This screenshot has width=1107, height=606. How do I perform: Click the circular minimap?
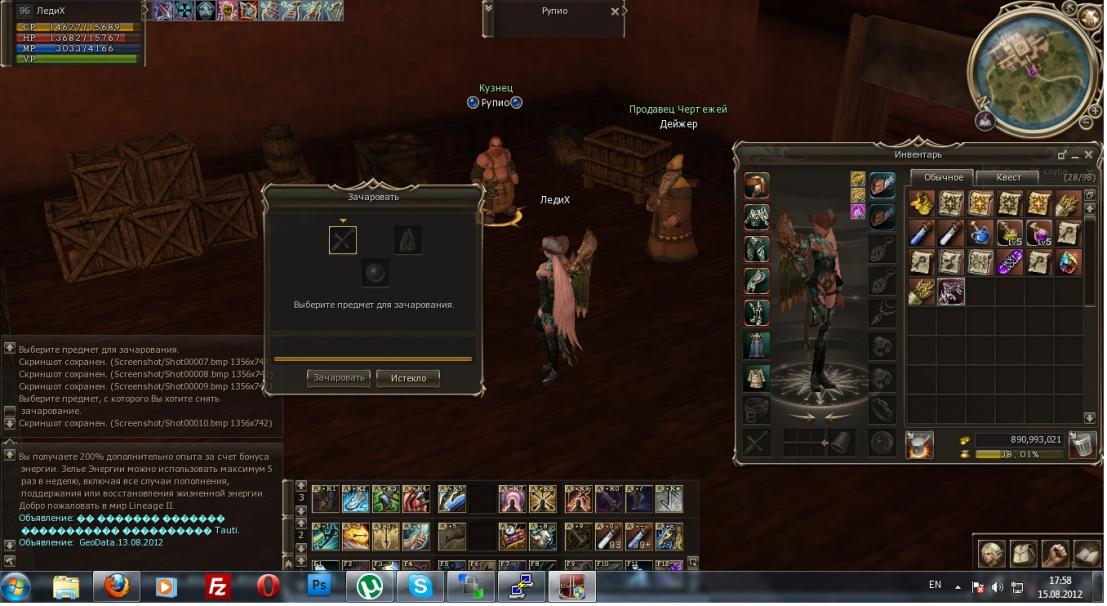tap(1030, 63)
